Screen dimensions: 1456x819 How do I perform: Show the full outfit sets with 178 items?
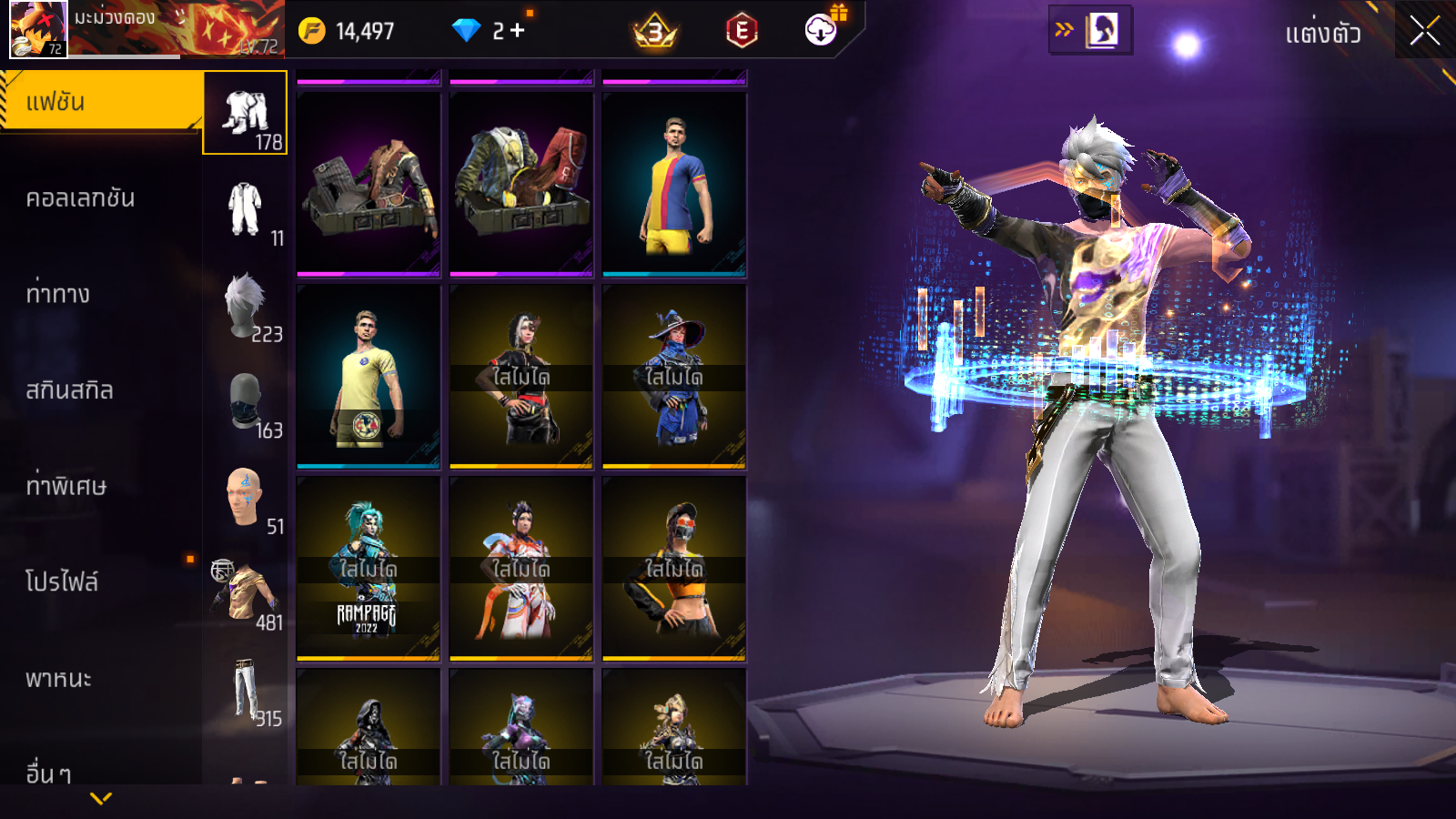click(245, 114)
